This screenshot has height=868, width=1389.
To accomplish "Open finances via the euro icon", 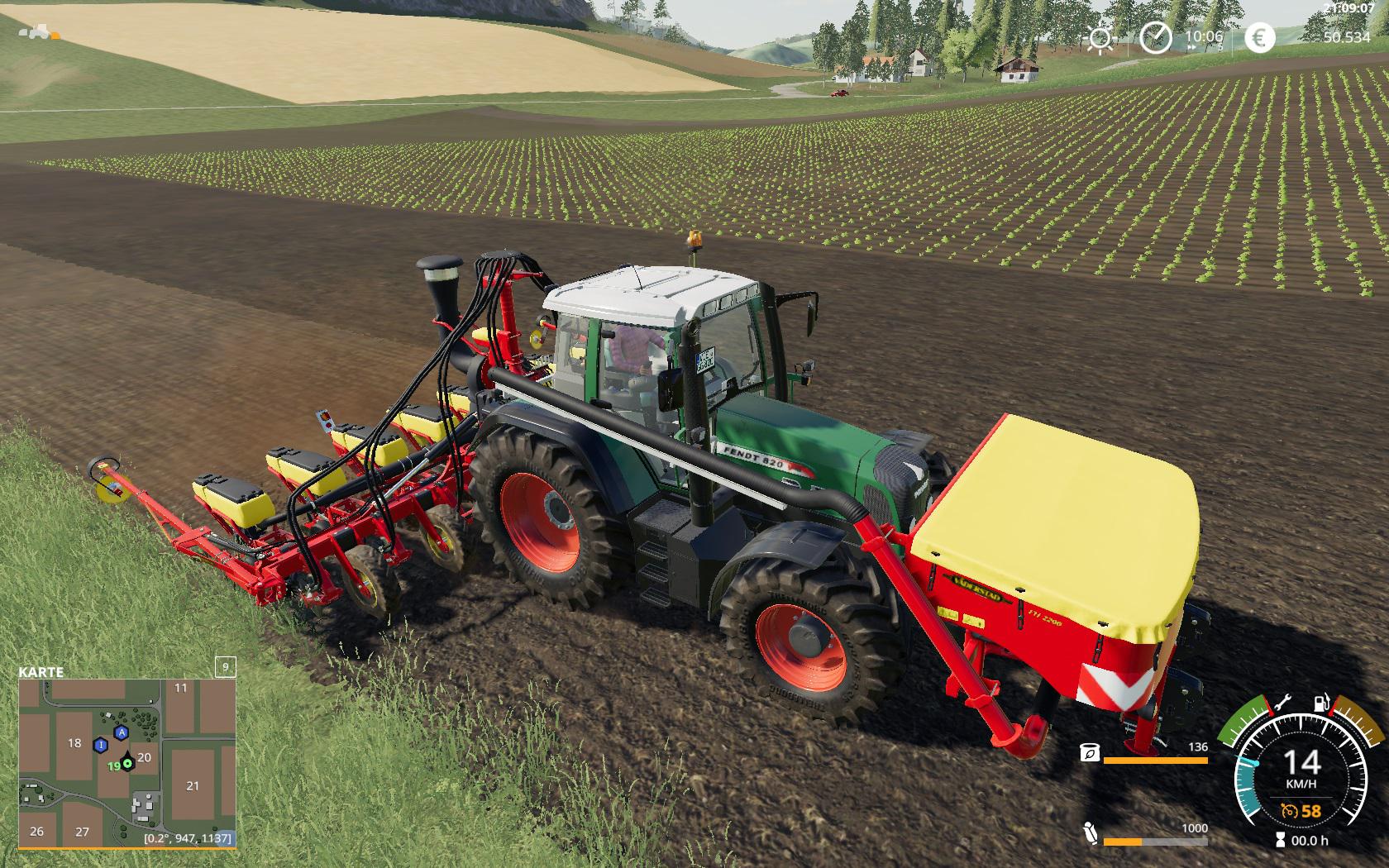I will tap(1259, 37).
